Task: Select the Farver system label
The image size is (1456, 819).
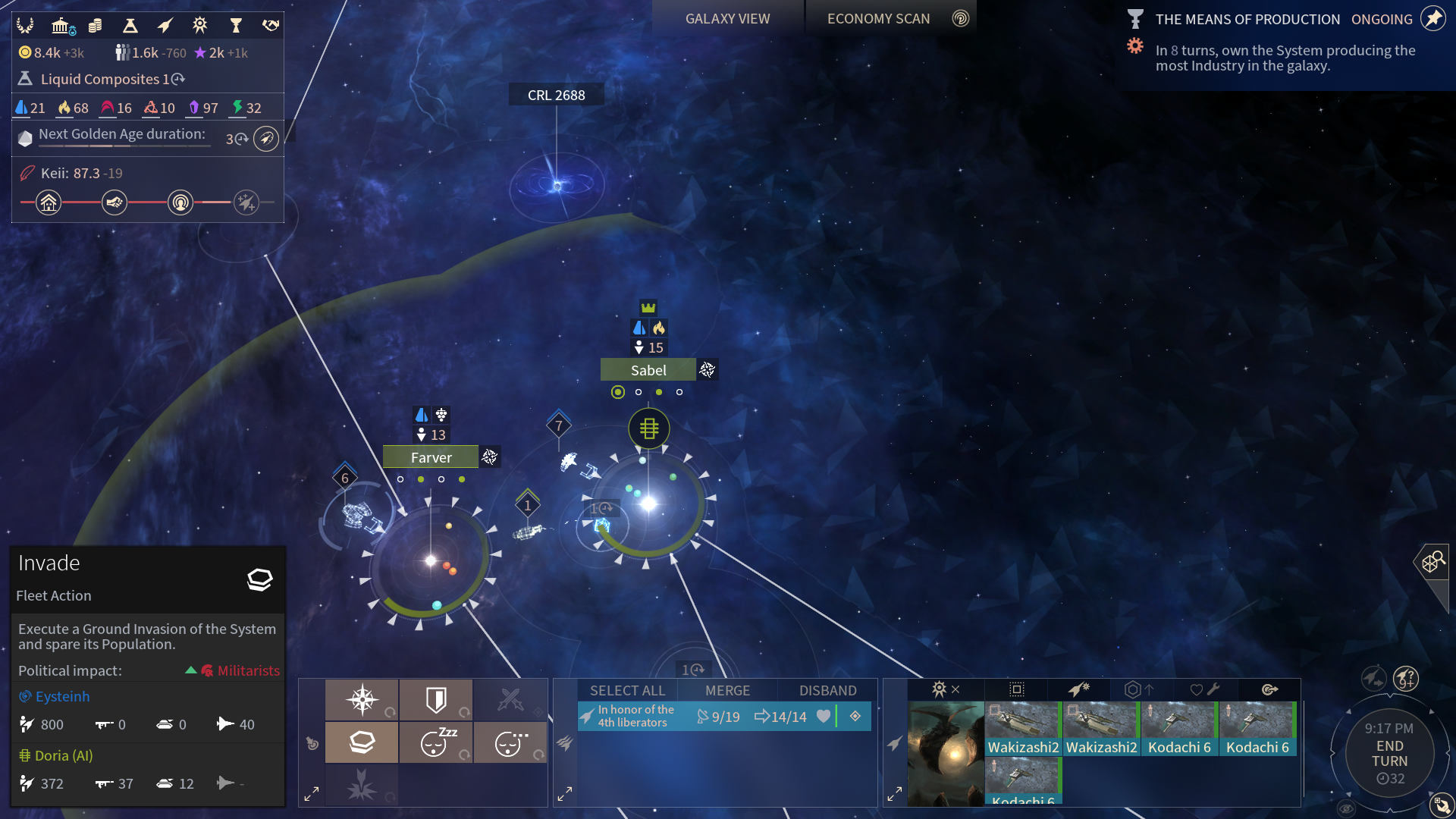Action: click(x=431, y=457)
